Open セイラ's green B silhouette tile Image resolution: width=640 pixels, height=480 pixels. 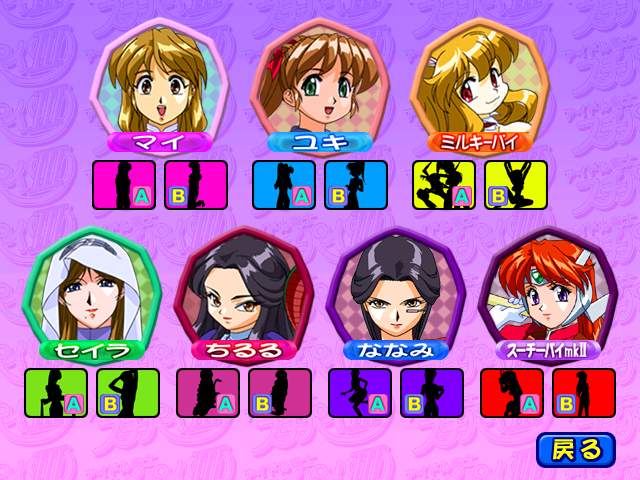128,393
